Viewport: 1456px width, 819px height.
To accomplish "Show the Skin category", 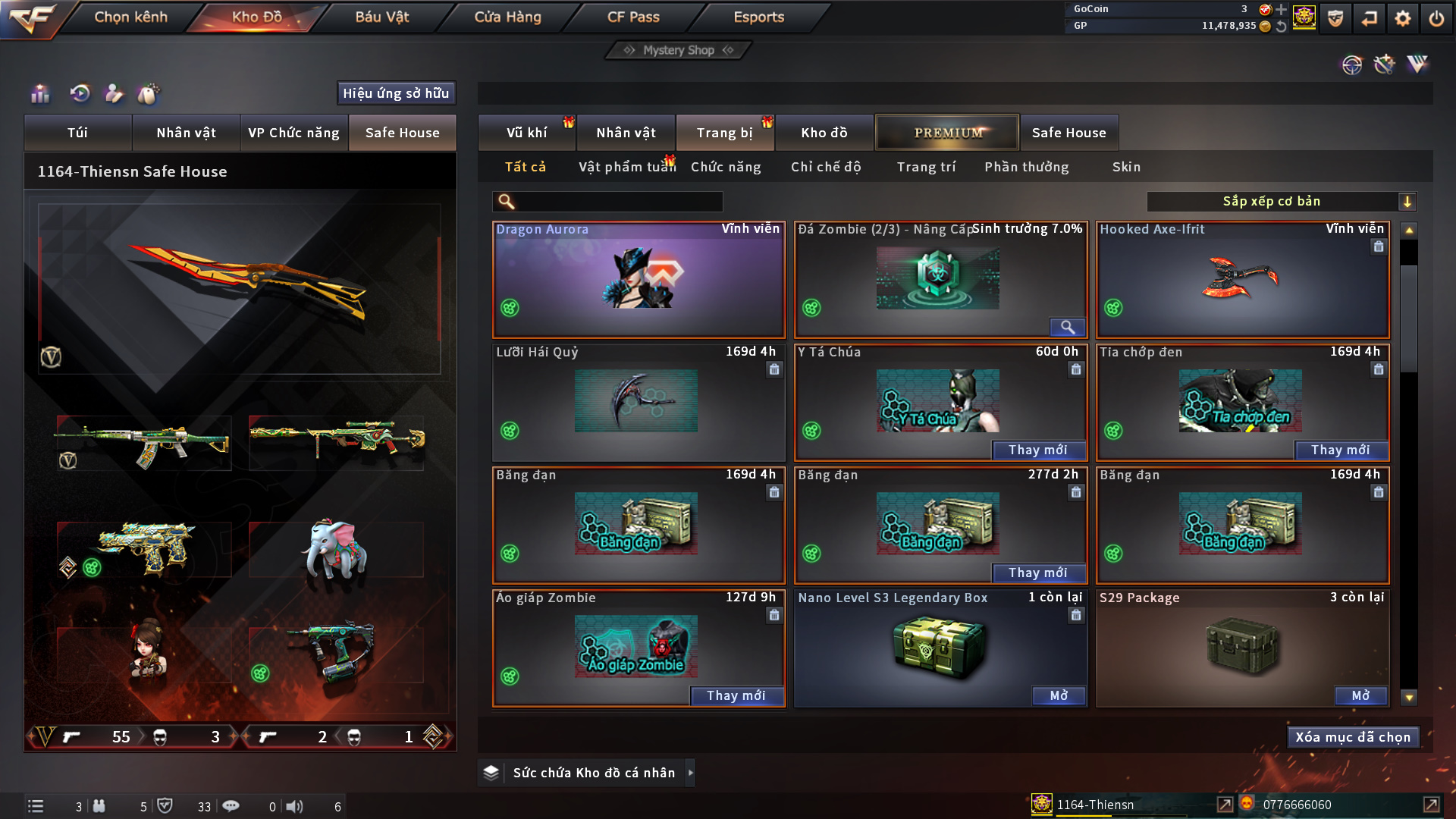I will [1126, 167].
